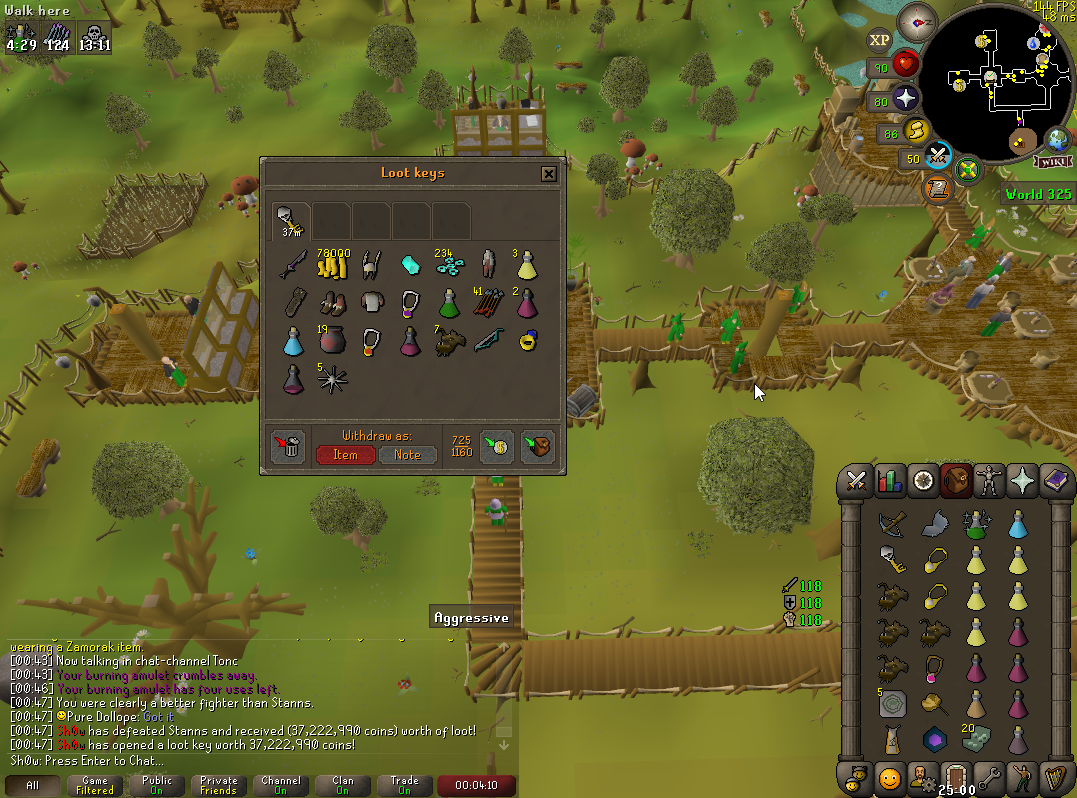The height and width of the screenshot is (798, 1077).
Task: Click the compass on the minimap
Action: (916, 19)
